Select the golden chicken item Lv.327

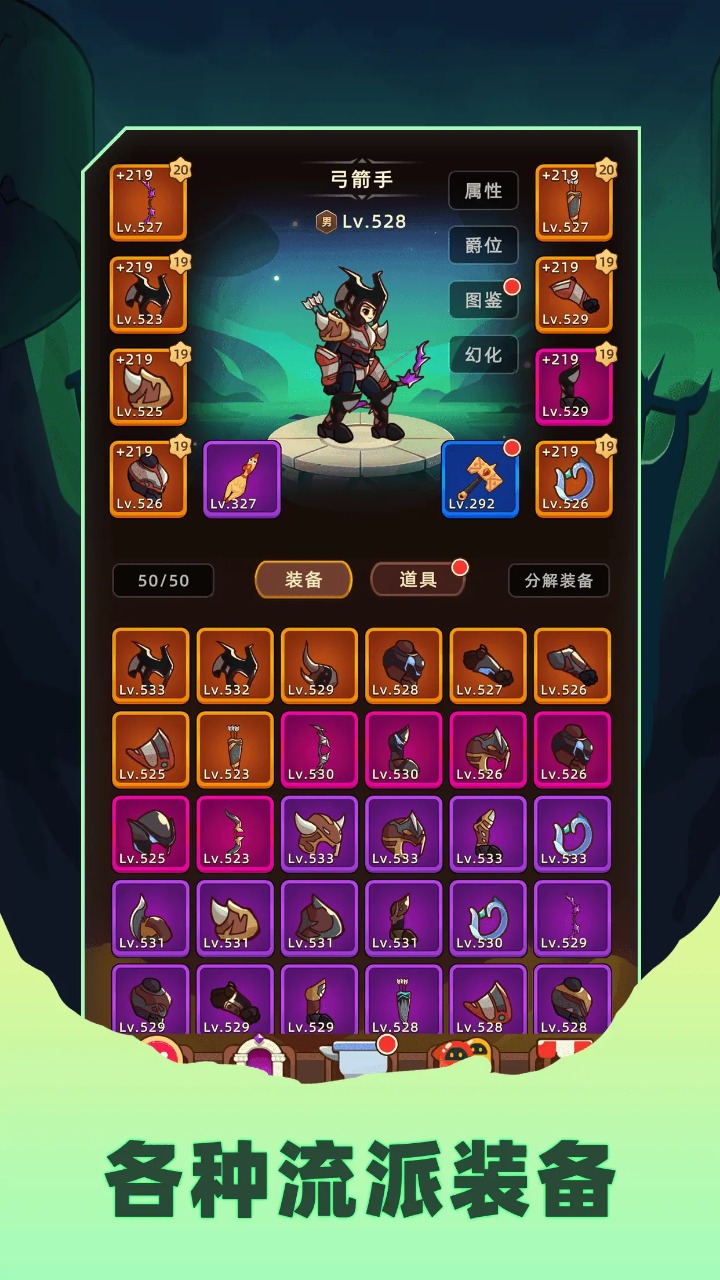click(x=241, y=479)
